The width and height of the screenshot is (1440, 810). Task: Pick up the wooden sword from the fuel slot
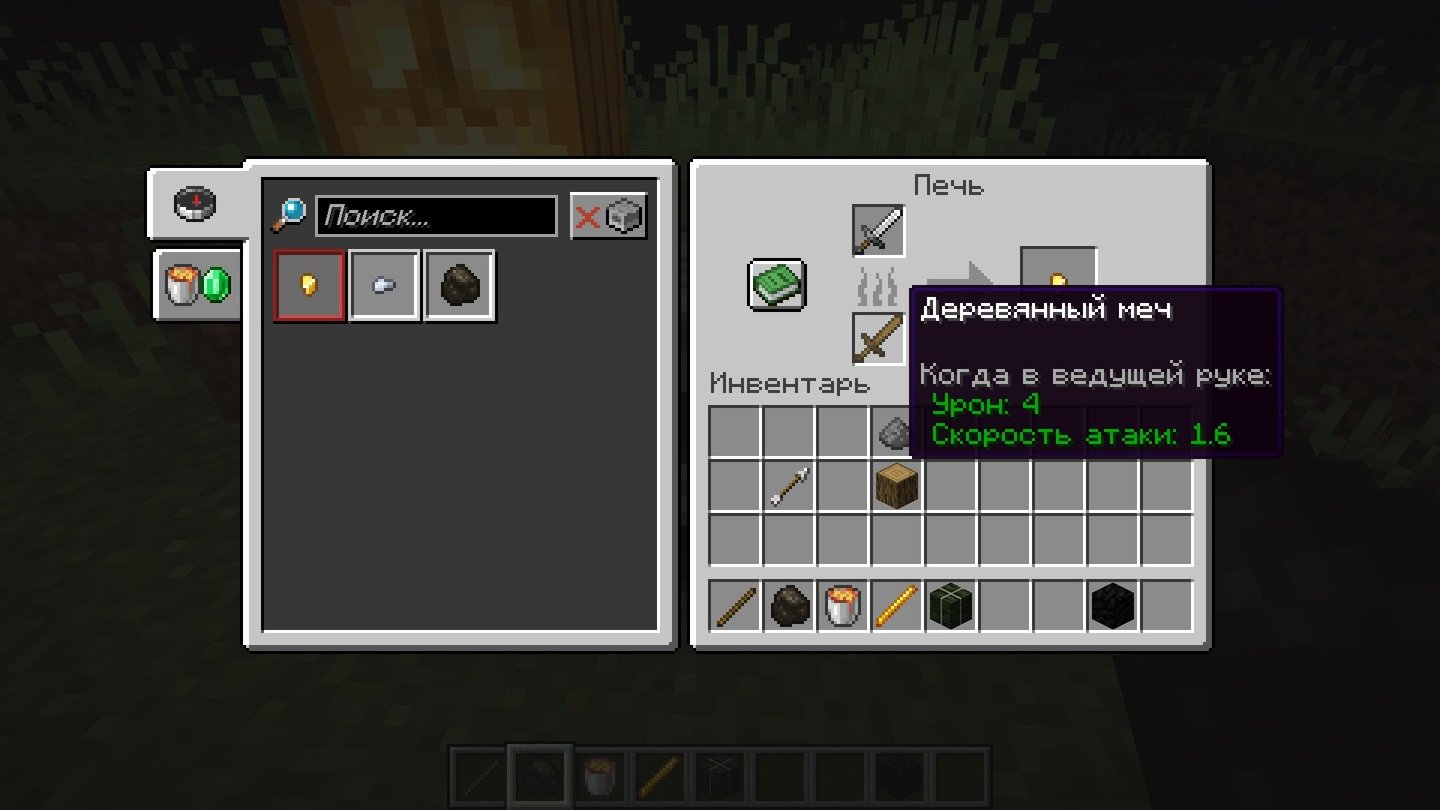878,339
